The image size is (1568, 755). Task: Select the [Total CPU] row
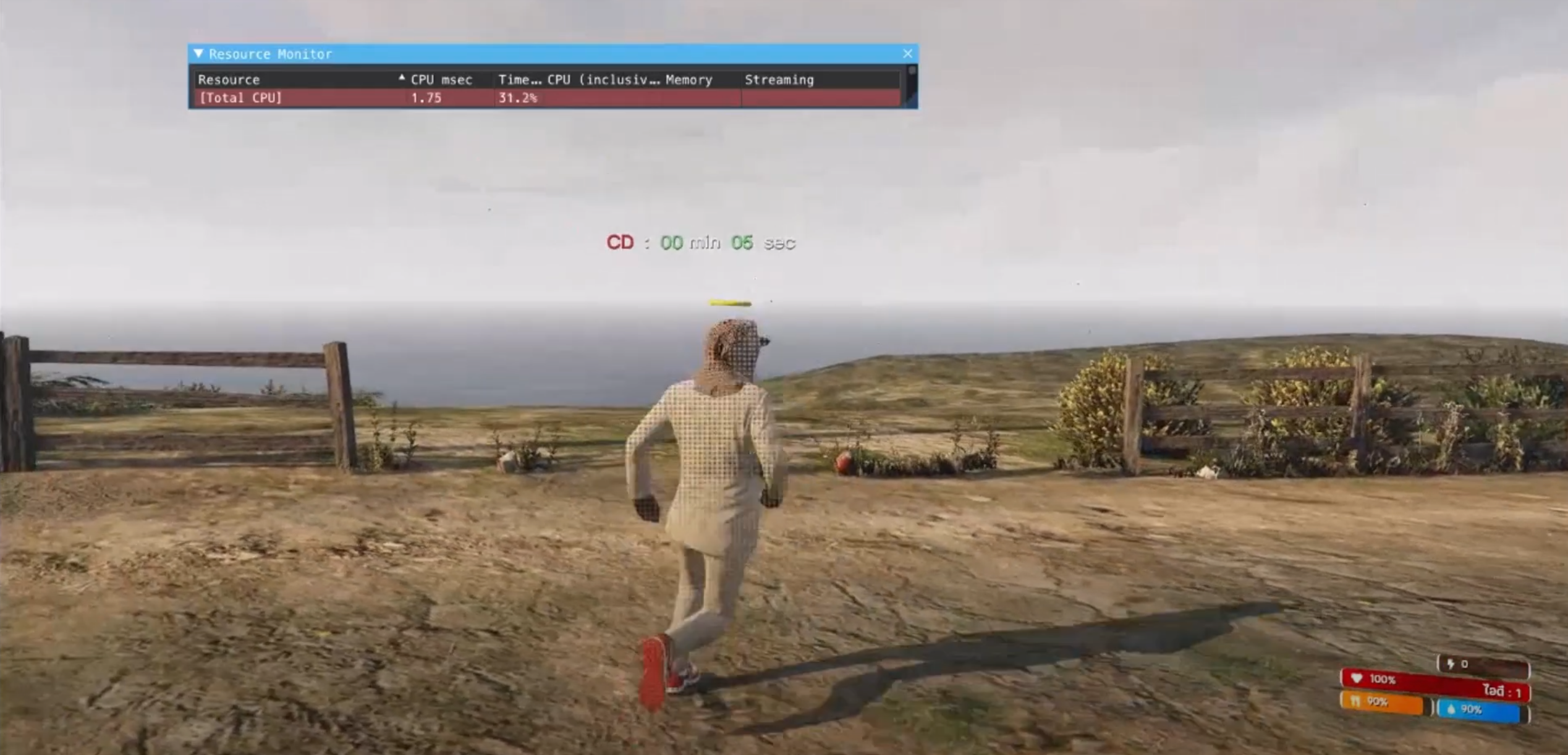point(240,98)
